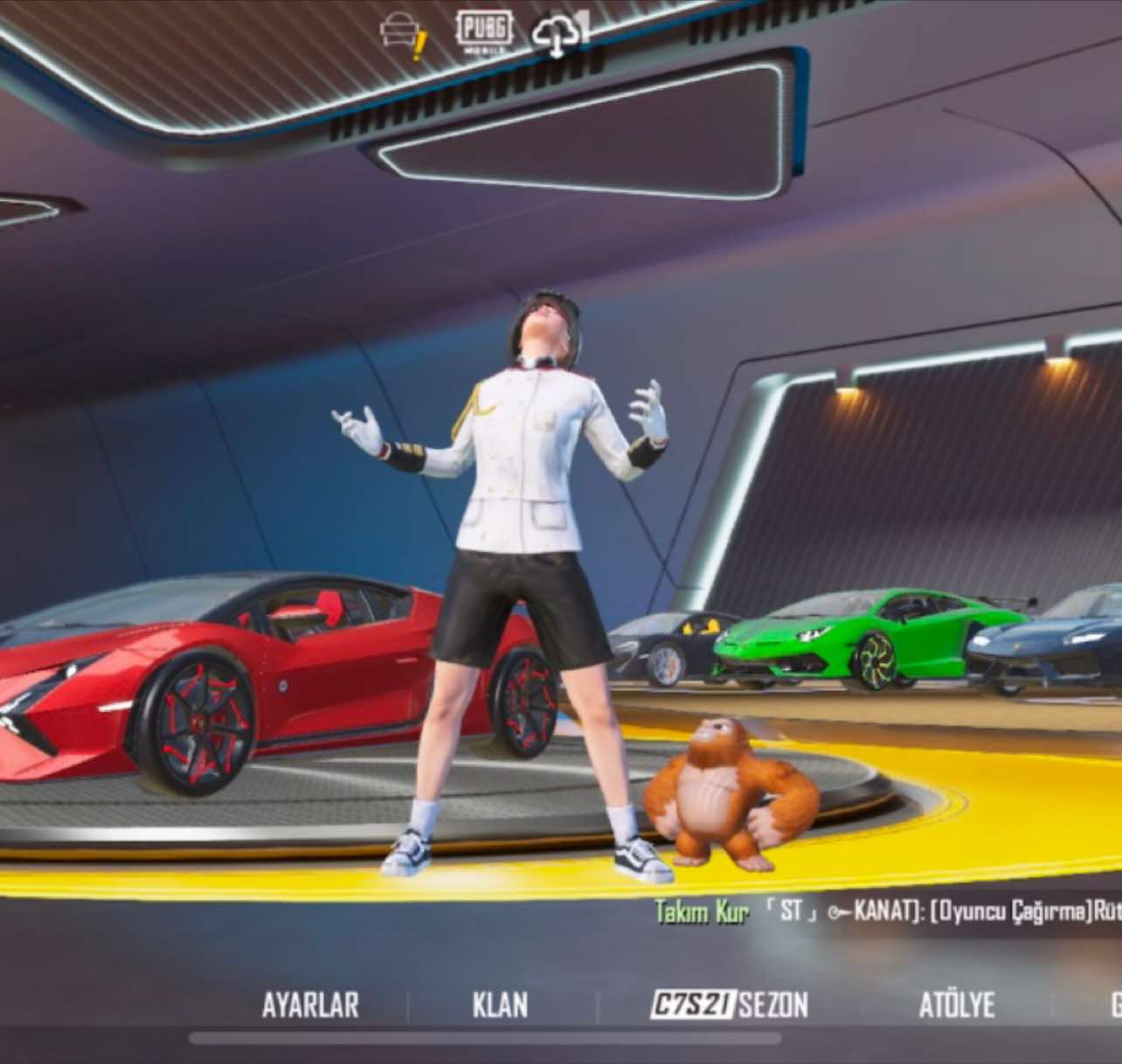This screenshot has height=1064, width=1122.
Task: Open the C7S21 SEZON season page
Action: (x=730, y=1005)
